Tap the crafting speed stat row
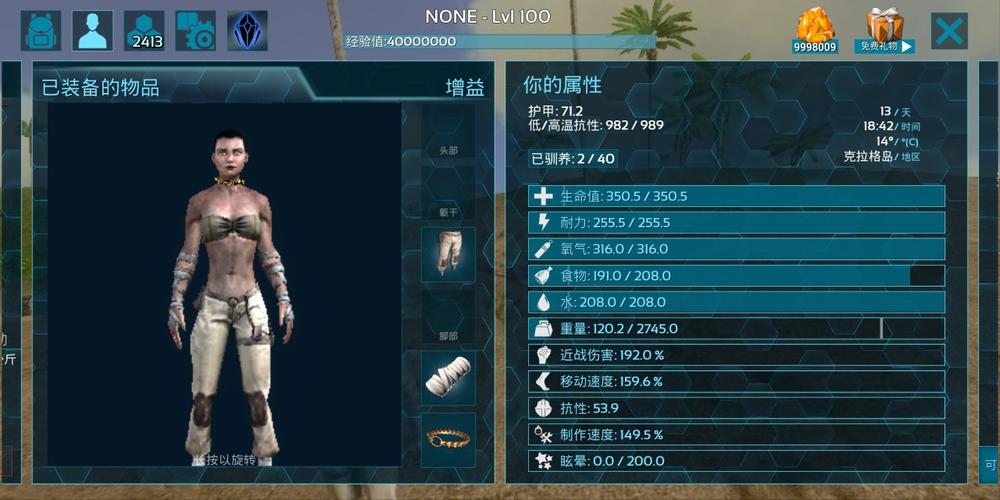1000x500 pixels. coord(736,434)
